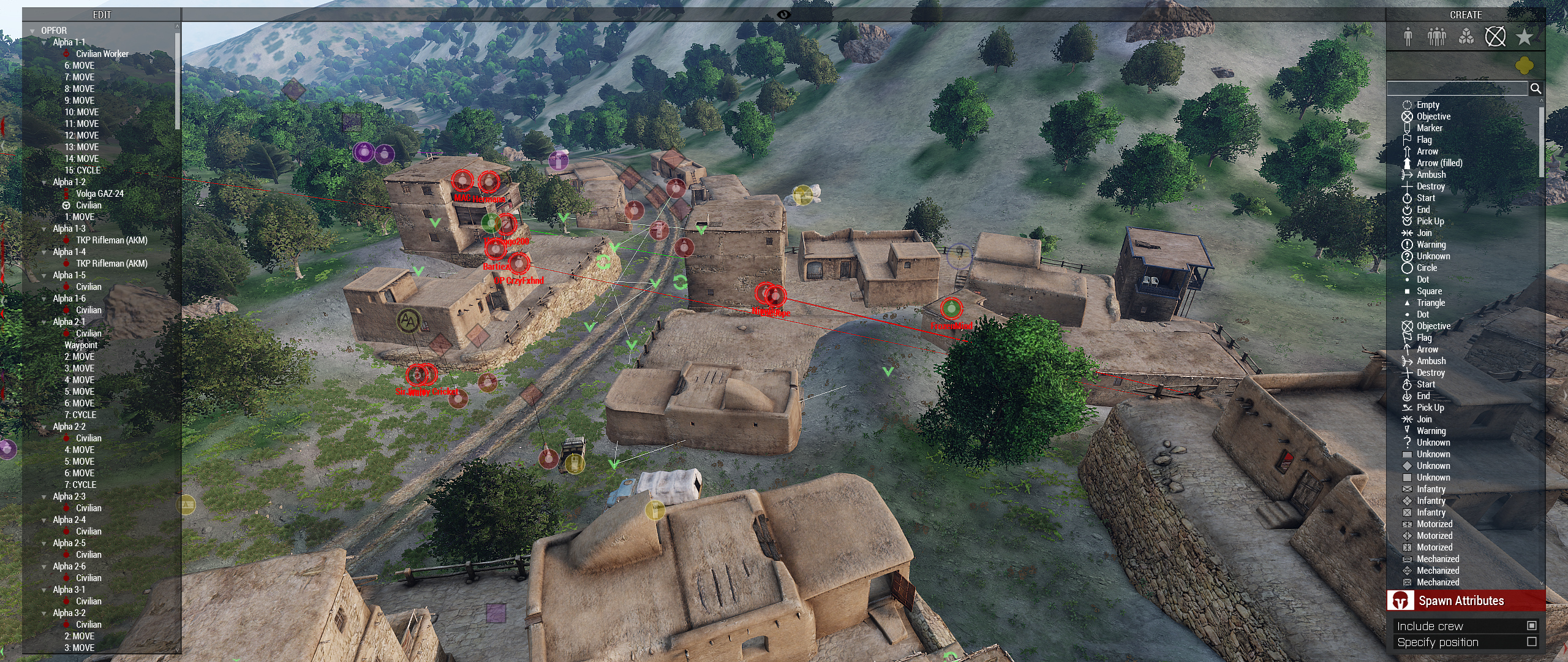Viewport: 1568px width, 662px height.
Task: Choose the Empty marker type
Action: (x=1428, y=105)
